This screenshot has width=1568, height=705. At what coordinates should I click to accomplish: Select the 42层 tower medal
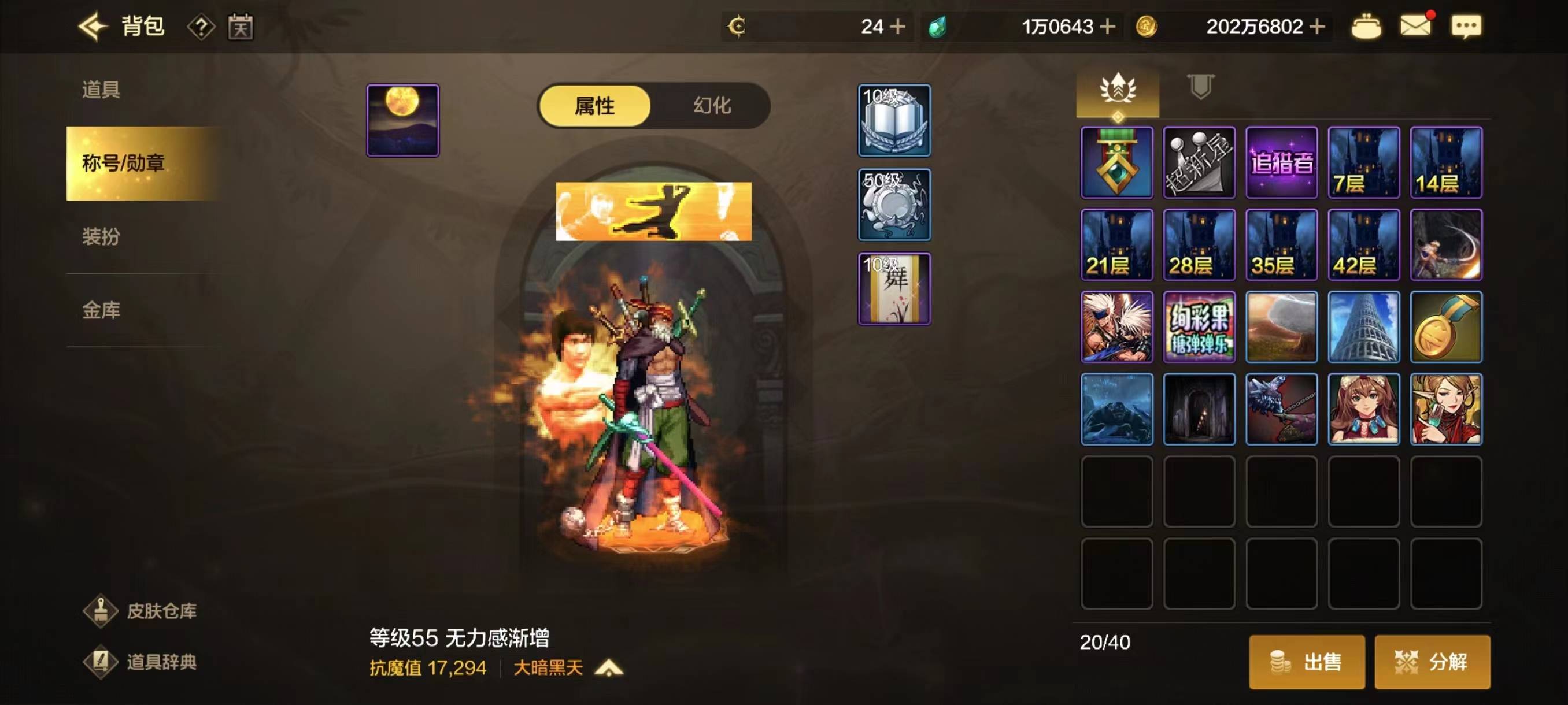point(1364,244)
